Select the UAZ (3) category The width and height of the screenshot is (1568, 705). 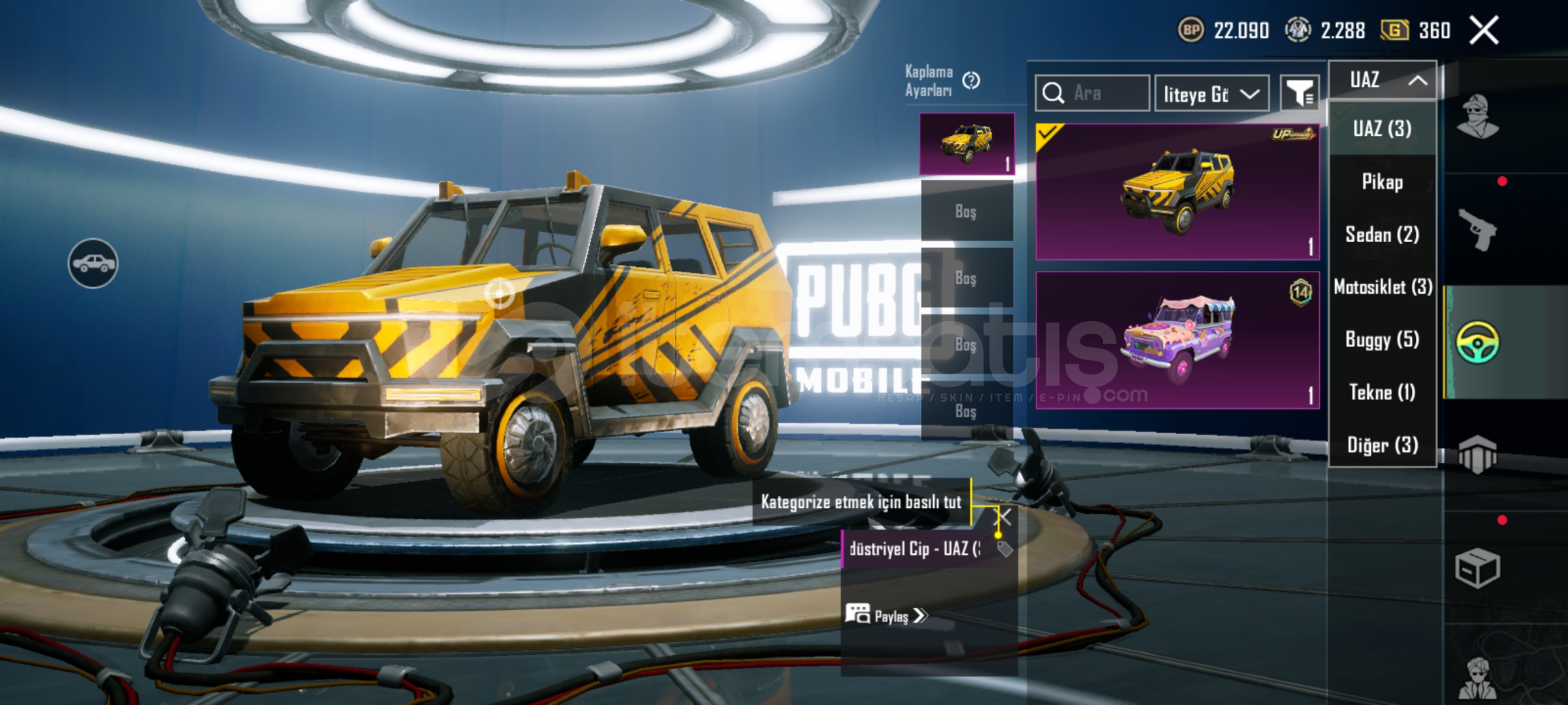pyautogui.click(x=1382, y=129)
